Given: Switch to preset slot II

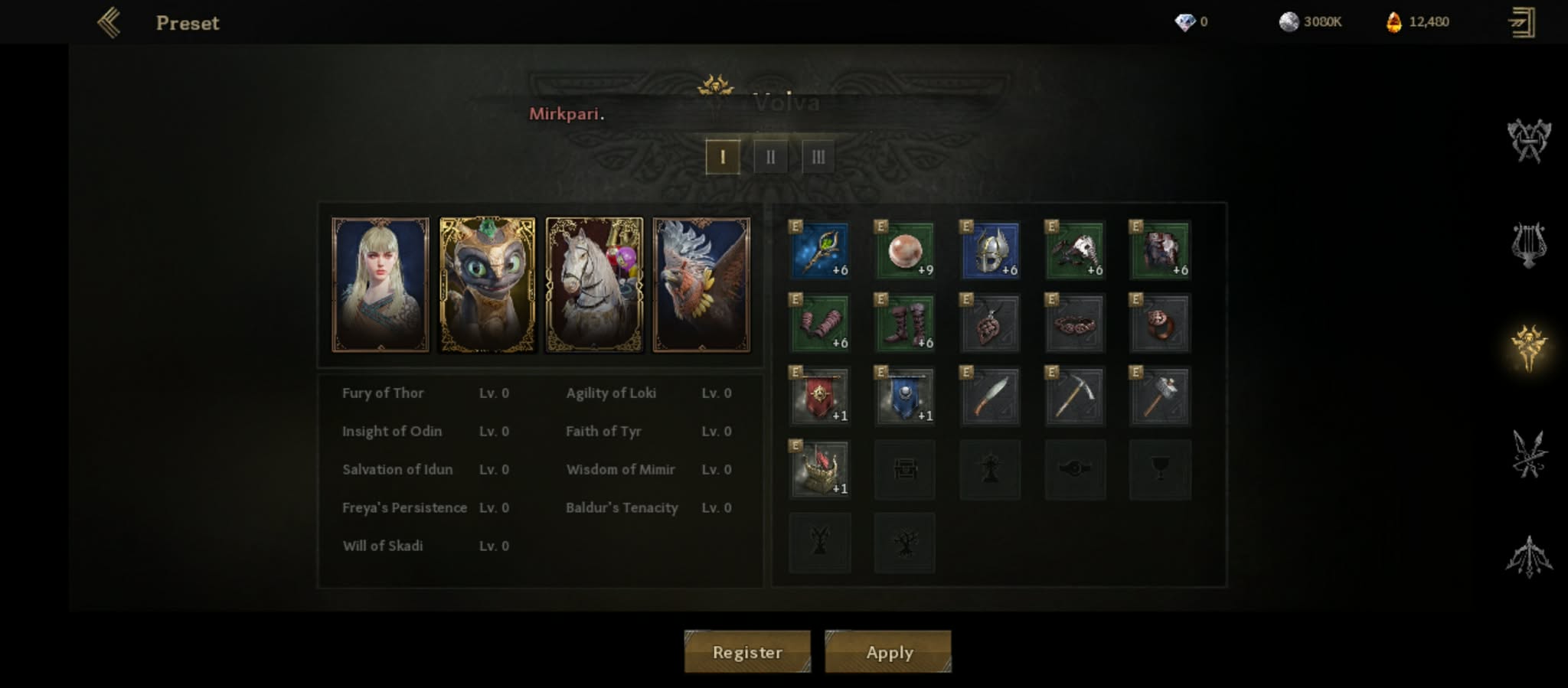Looking at the screenshot, I should [770, 157].
